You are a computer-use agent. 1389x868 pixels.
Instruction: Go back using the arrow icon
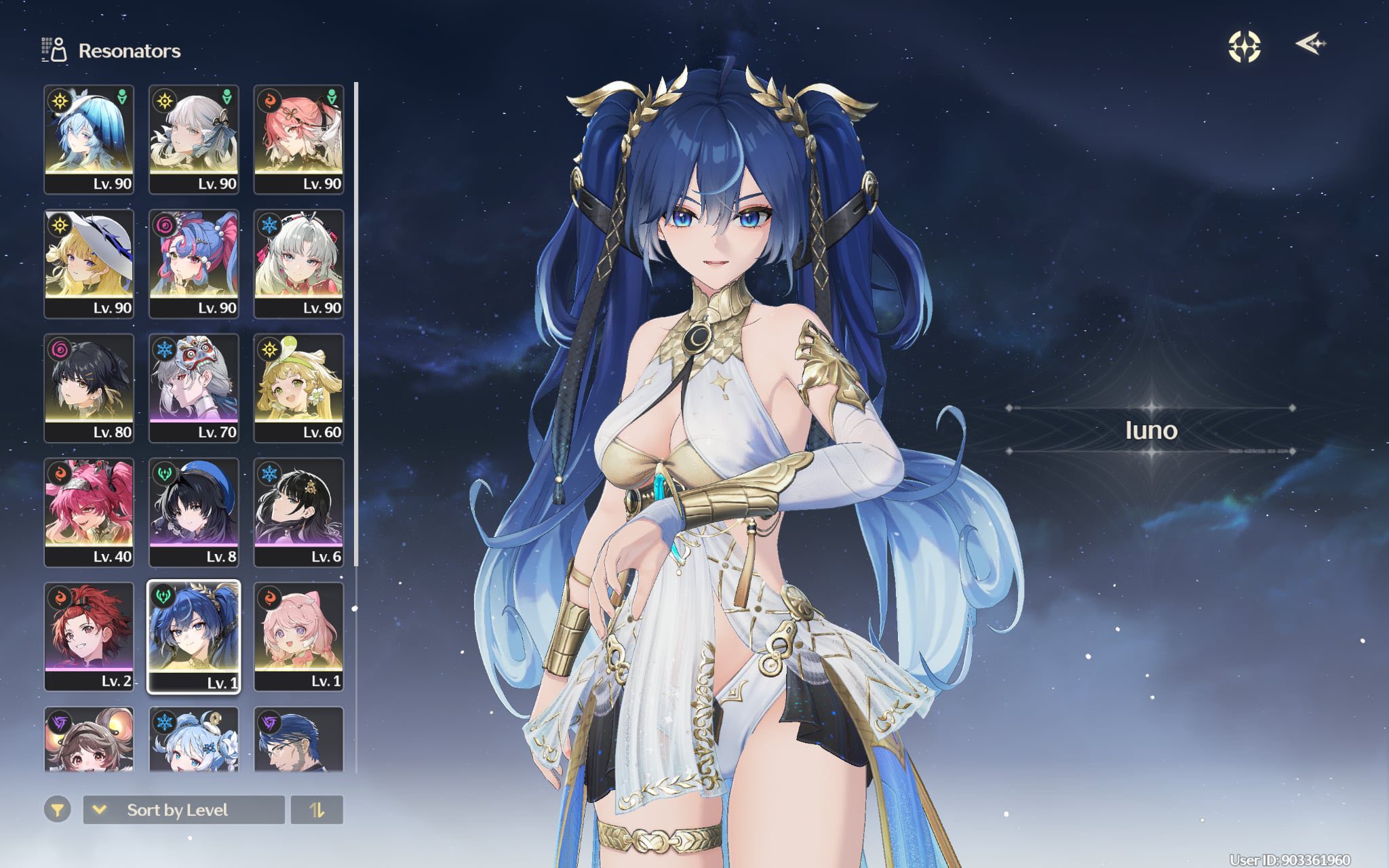(1310, 45)
